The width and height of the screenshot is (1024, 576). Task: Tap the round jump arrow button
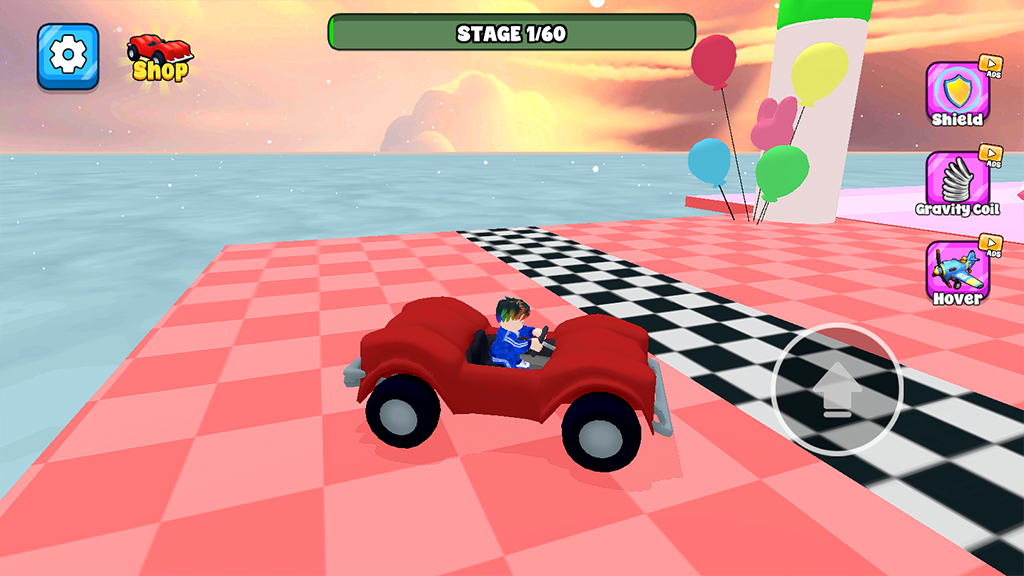pyautogui.click(x=837, y=389)
